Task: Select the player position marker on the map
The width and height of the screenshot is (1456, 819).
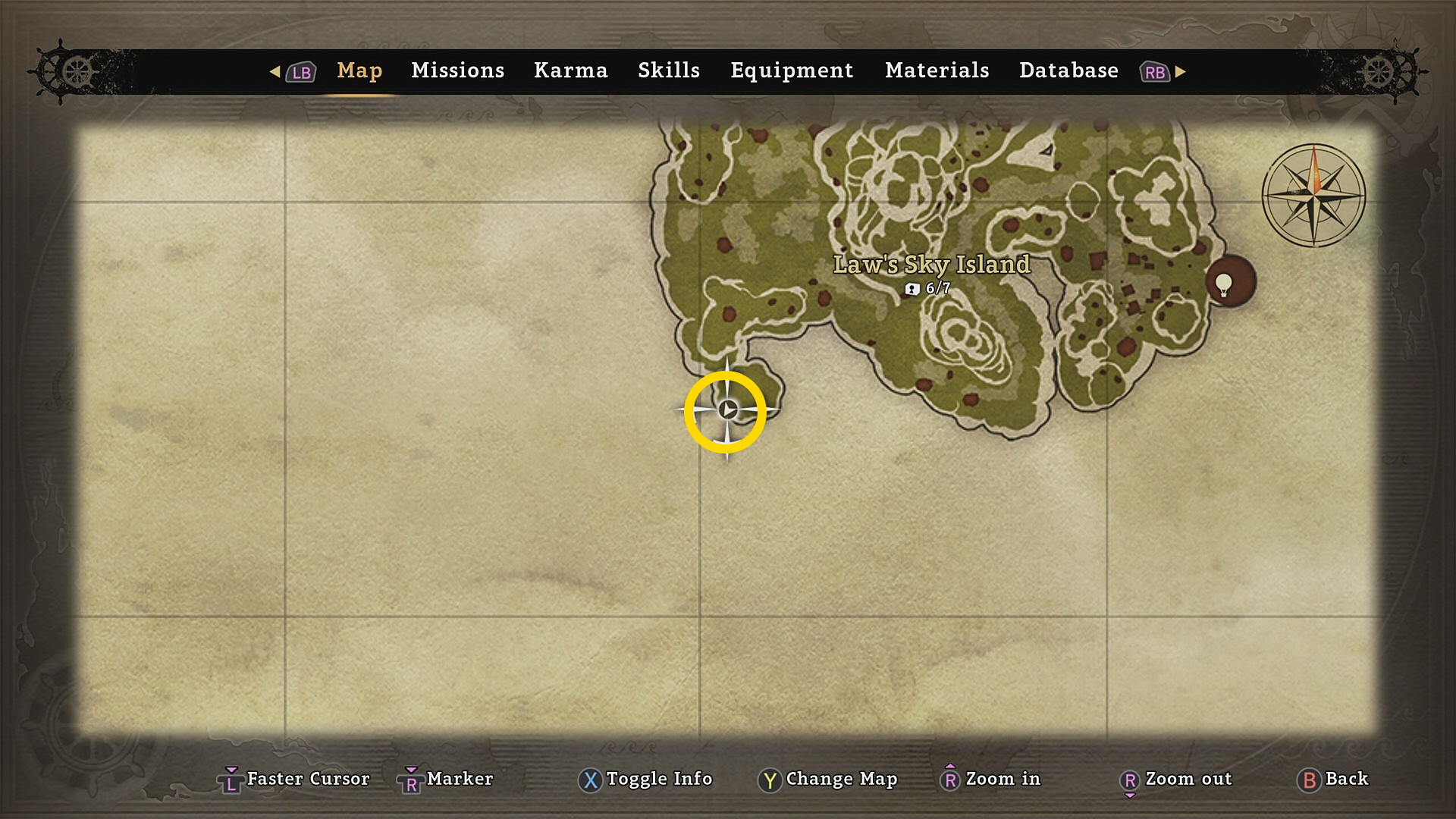Action: (726, 410)
